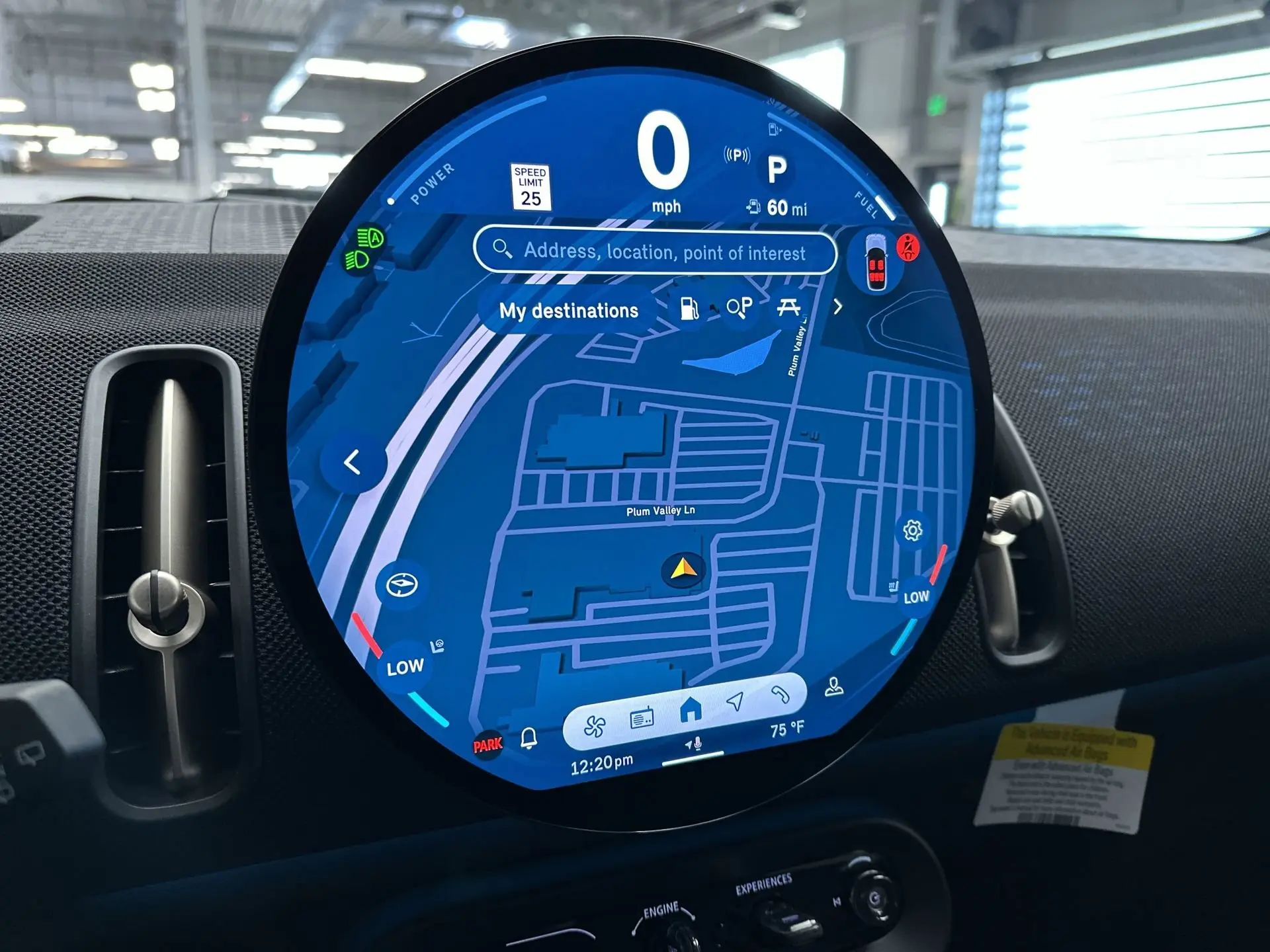Screen dimensions: 1270x952
Task: Search for parking with the P icon
Action: pyautogui.click(x=739, y=307)
